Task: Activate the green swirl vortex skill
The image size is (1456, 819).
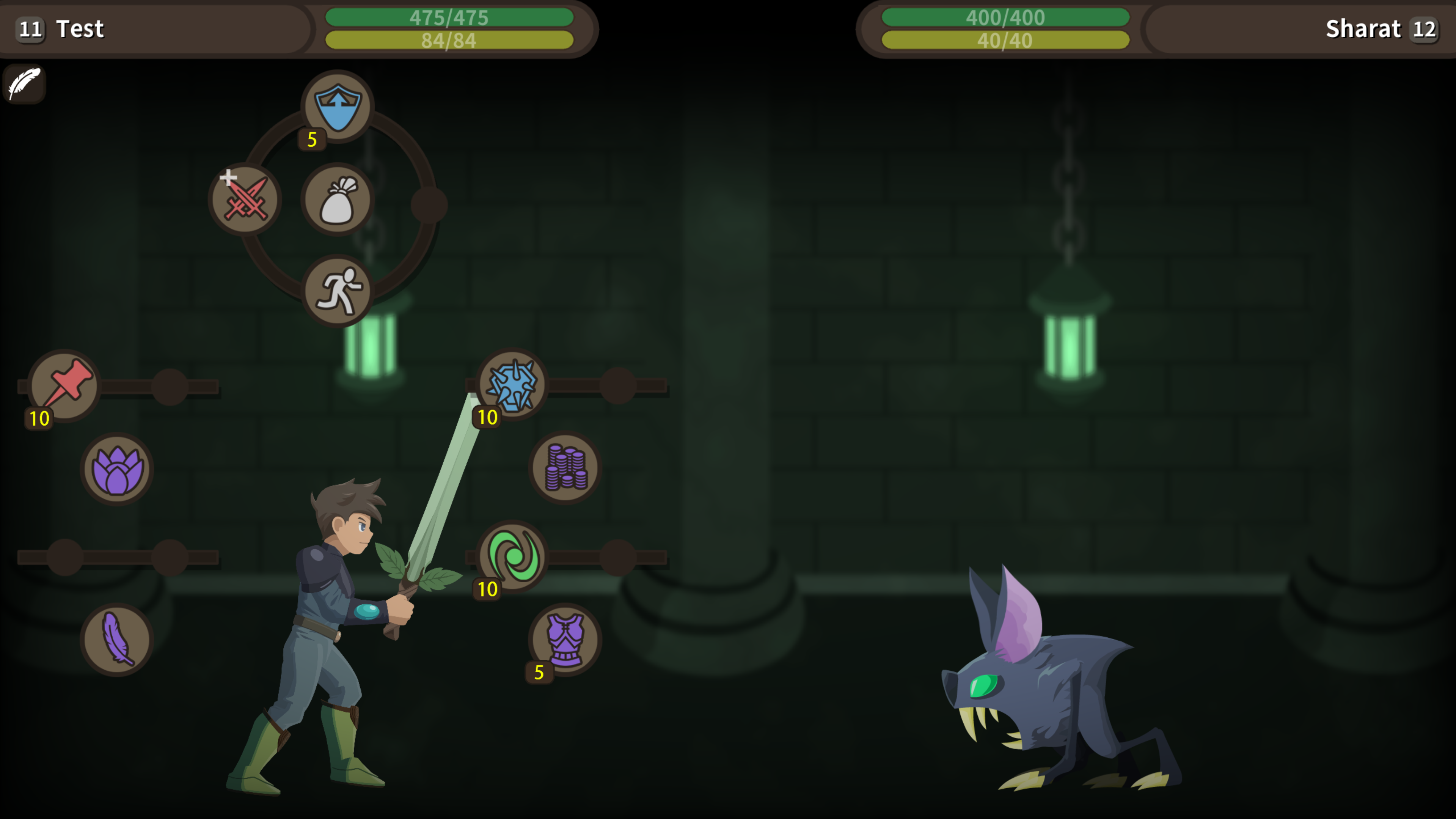Action: click(512, 556)
